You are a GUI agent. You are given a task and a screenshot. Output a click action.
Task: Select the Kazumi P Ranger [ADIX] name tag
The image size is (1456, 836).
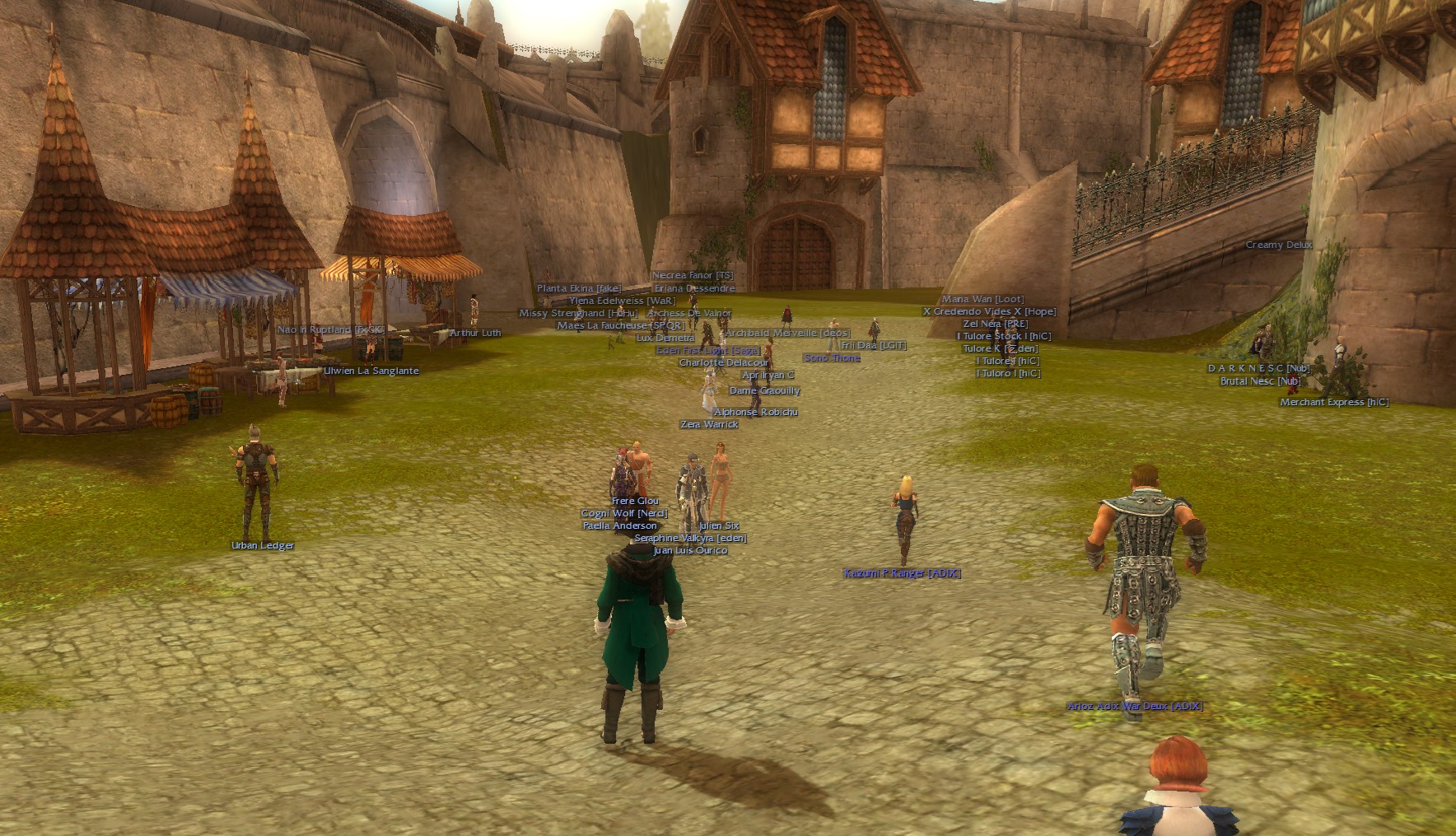902,573
